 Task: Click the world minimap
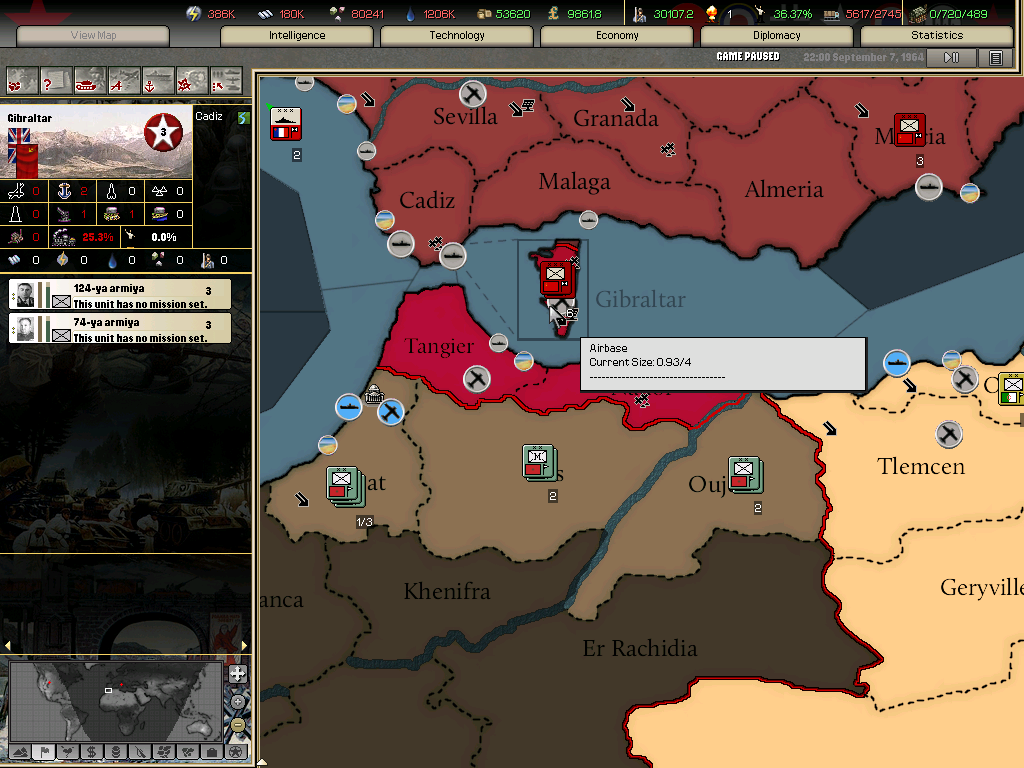click(115, 699)
